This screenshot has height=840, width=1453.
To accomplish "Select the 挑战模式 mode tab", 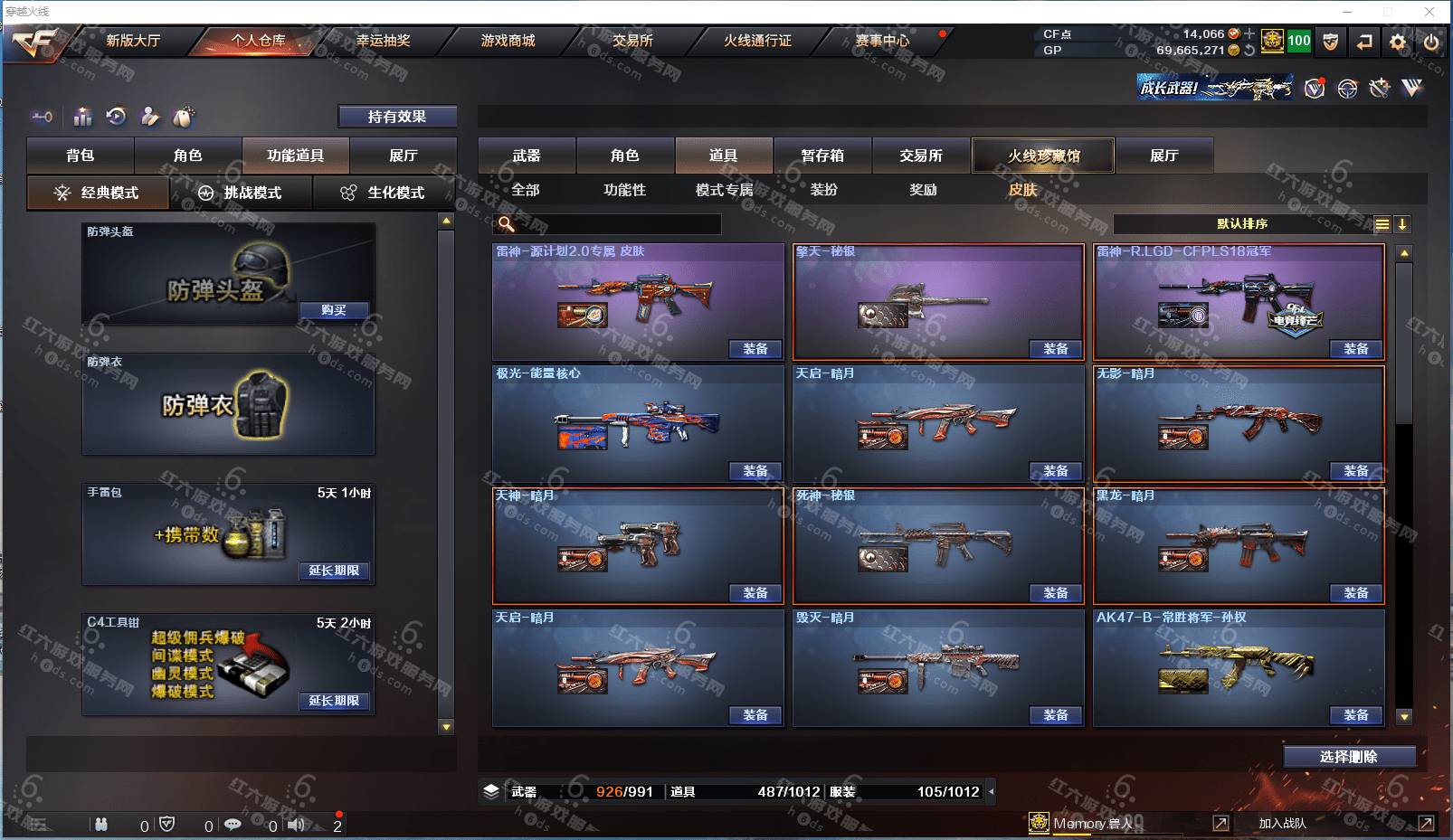I will click(x=241, y=193).
